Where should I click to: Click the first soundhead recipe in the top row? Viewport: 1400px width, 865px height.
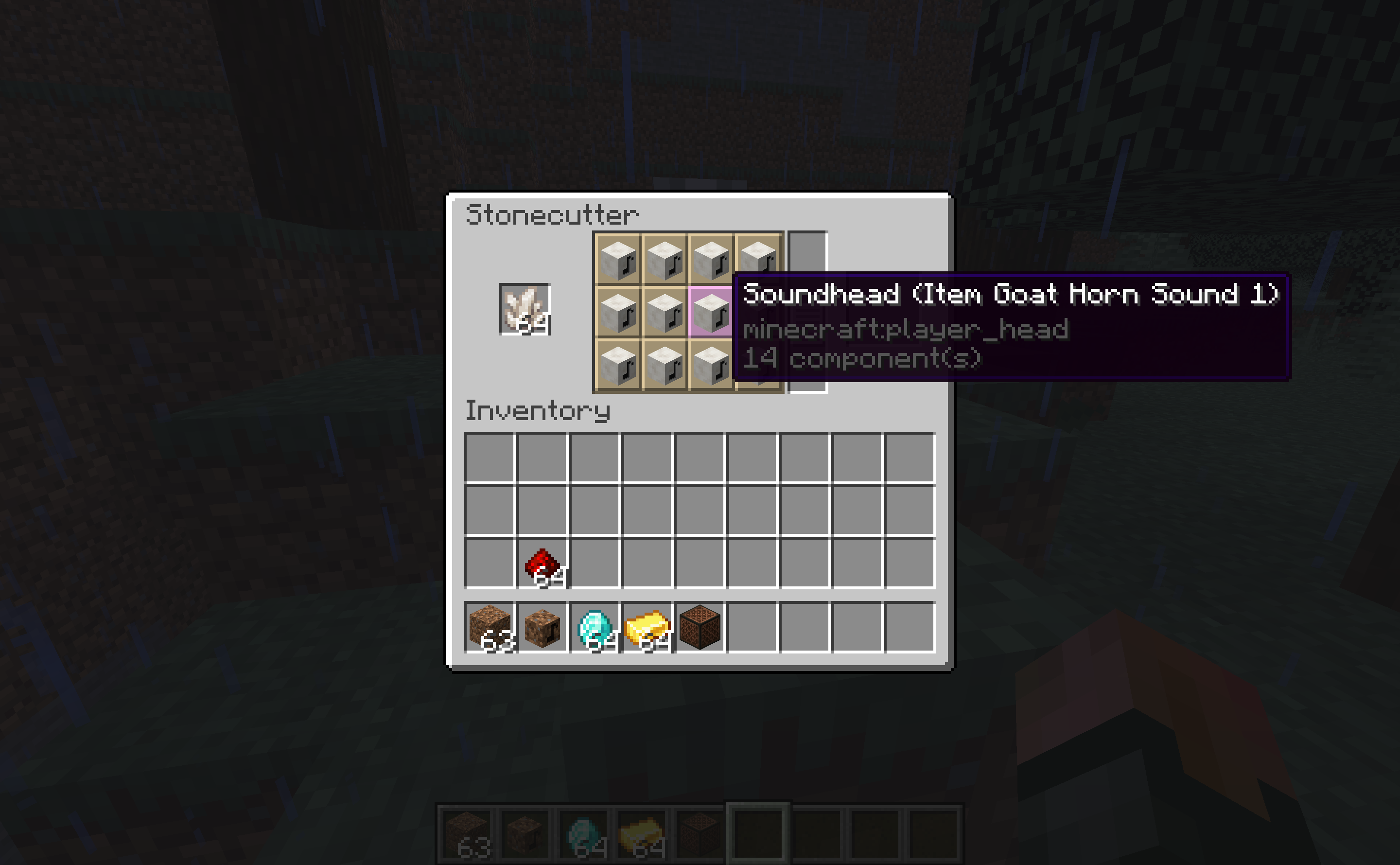pos(618,260)
